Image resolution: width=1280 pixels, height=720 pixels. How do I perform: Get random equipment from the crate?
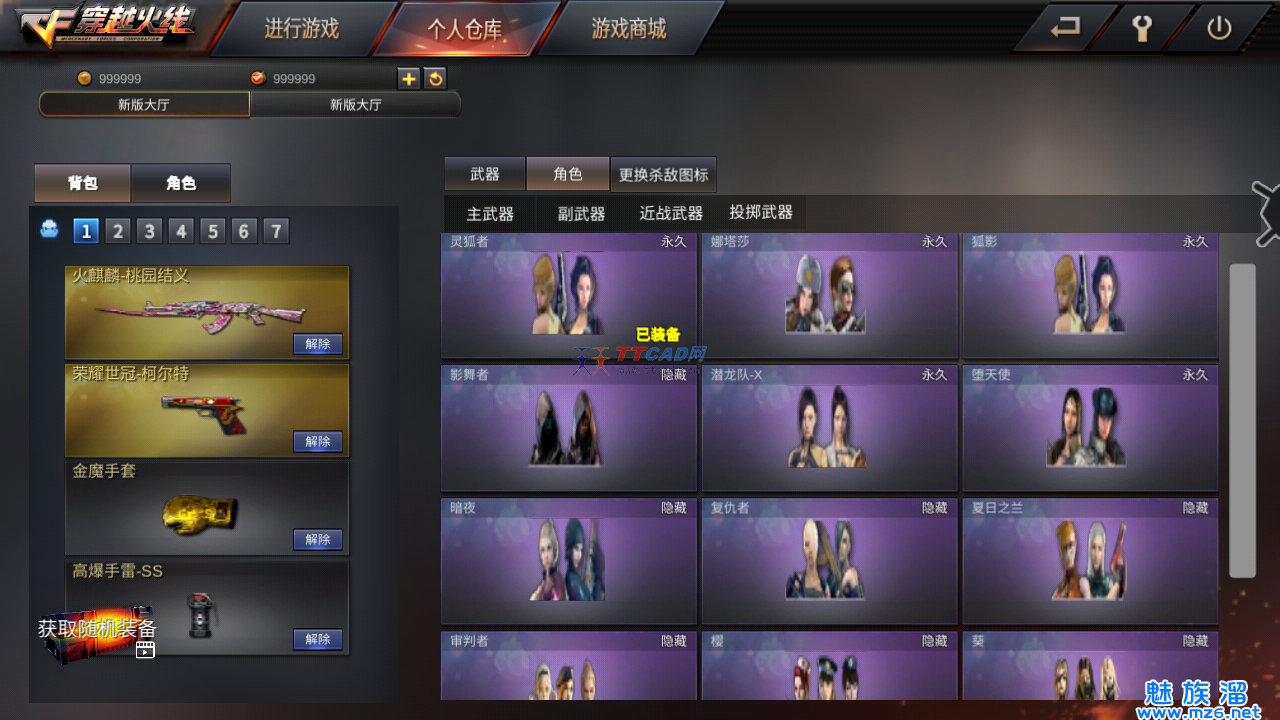(x=98, y=631)
